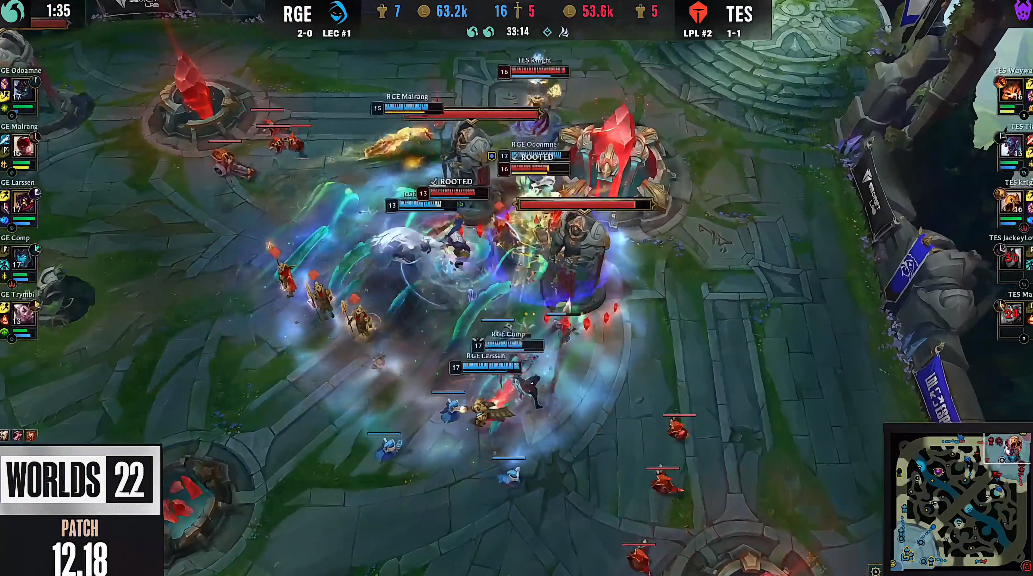1033x576 pixels.
Task: Select TES JackeyLove's dead champion portrait
Action: 1012,259
